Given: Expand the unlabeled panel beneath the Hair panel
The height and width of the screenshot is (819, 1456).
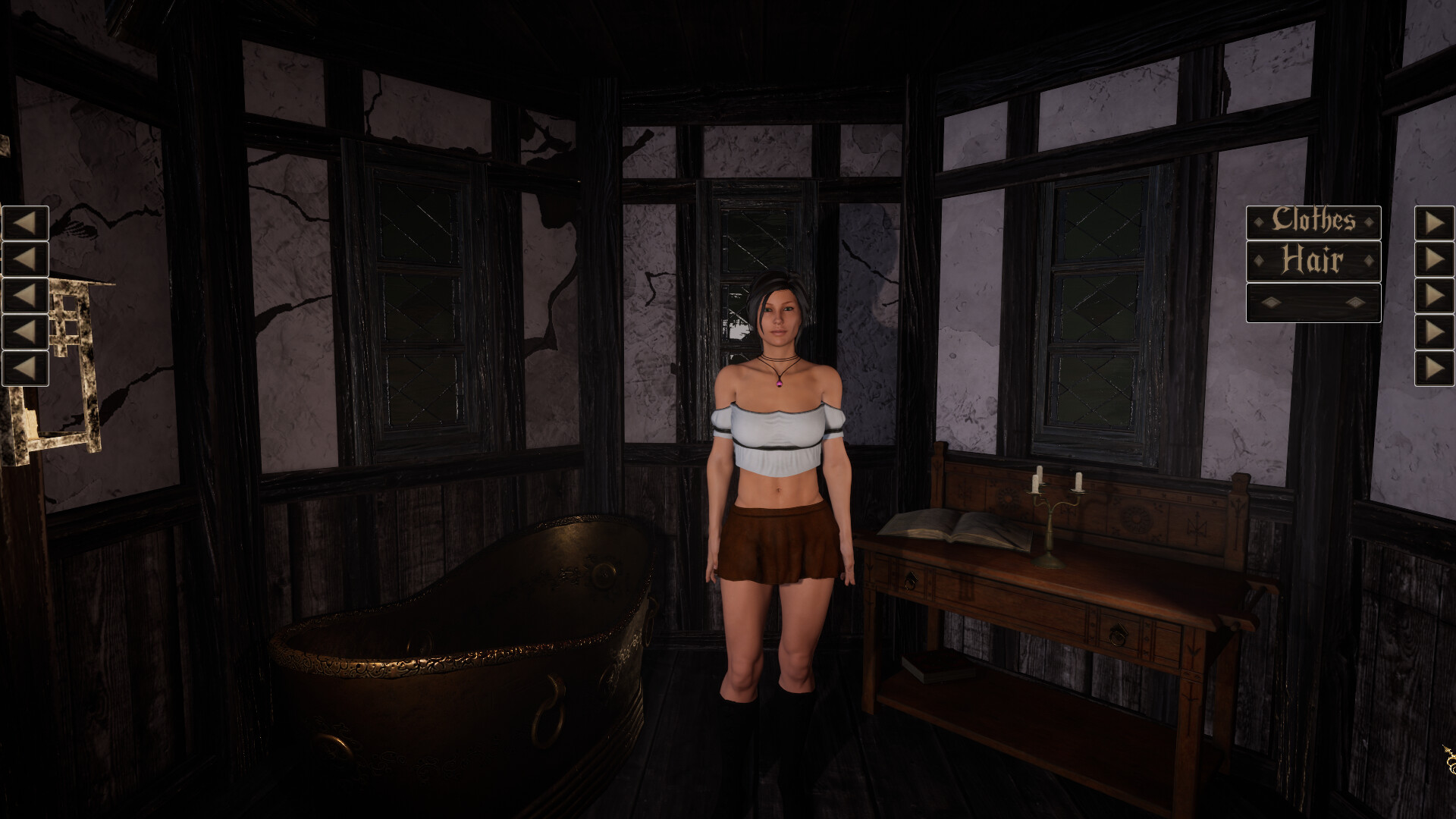Looking at the screenshot, I should pyautogui.click(x=1313, y=301).
